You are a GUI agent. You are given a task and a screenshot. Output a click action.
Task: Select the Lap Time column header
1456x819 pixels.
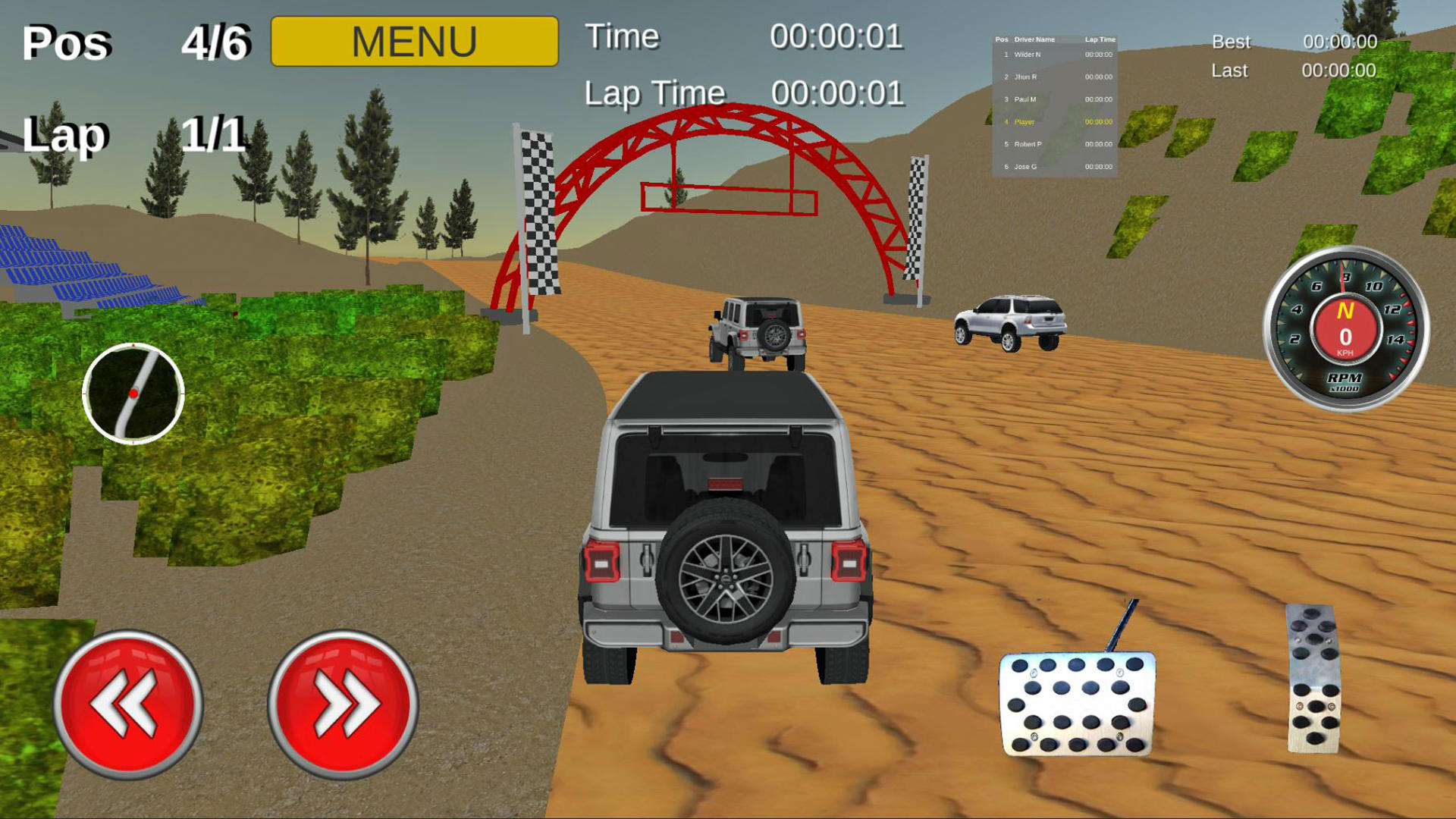(x=1100, y=38)
